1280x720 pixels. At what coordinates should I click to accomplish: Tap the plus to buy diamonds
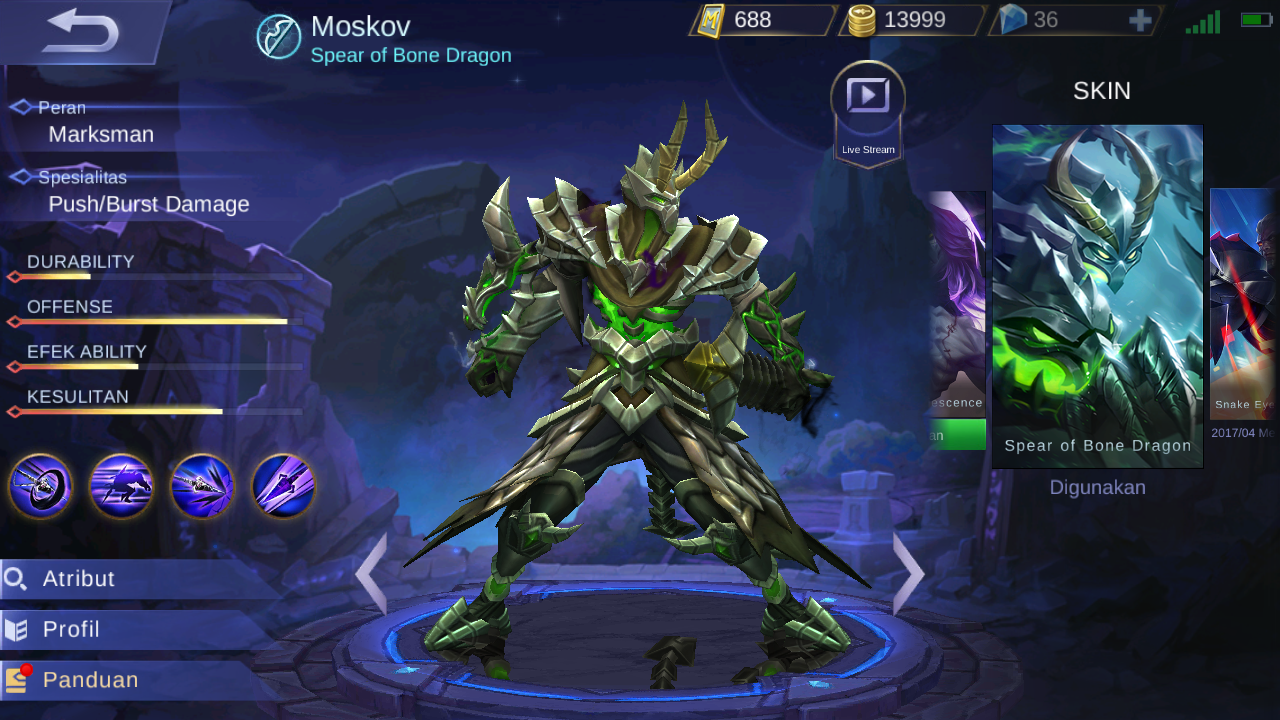1140,19
